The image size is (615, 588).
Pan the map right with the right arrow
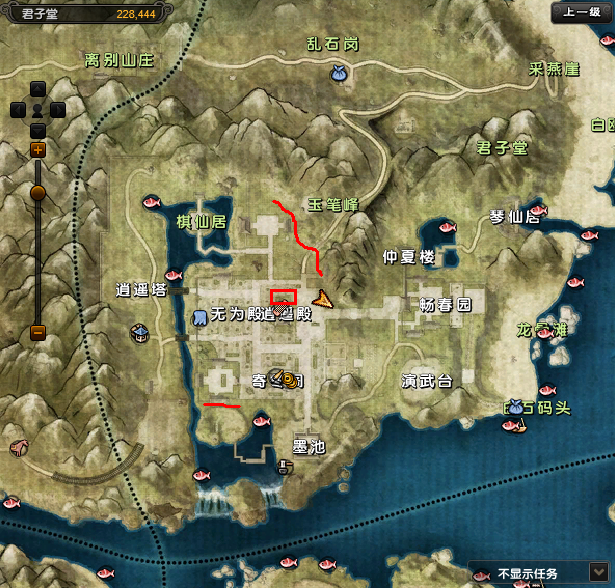tap(59, 109)
